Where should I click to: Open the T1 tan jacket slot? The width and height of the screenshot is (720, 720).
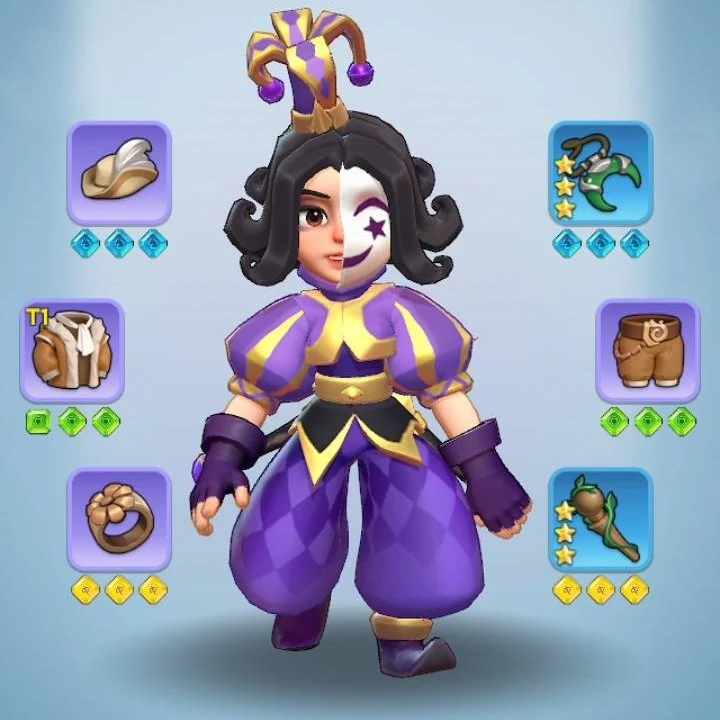[x=73, y=351]
